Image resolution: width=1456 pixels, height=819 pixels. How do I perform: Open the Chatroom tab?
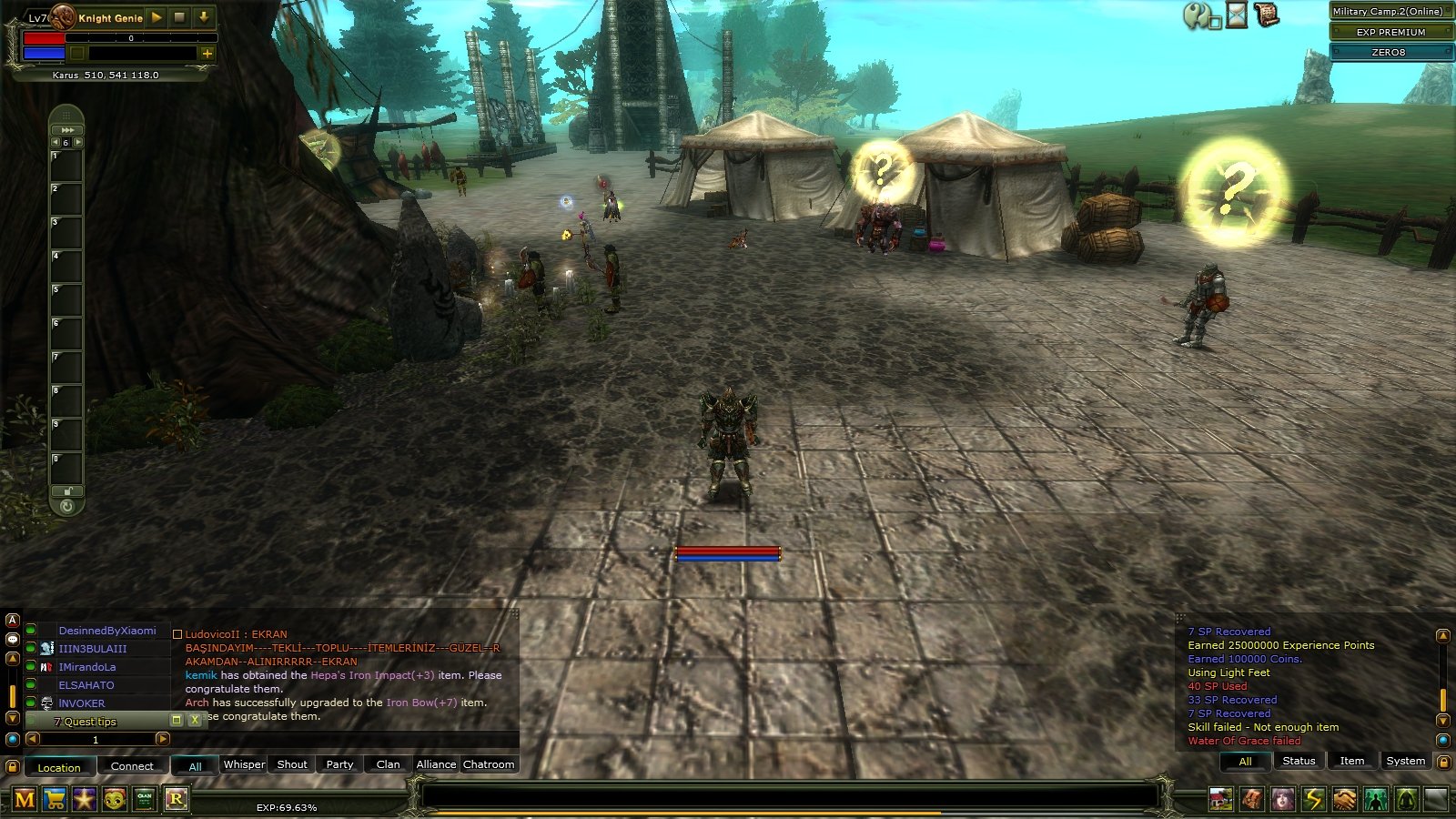coord(489,764)
